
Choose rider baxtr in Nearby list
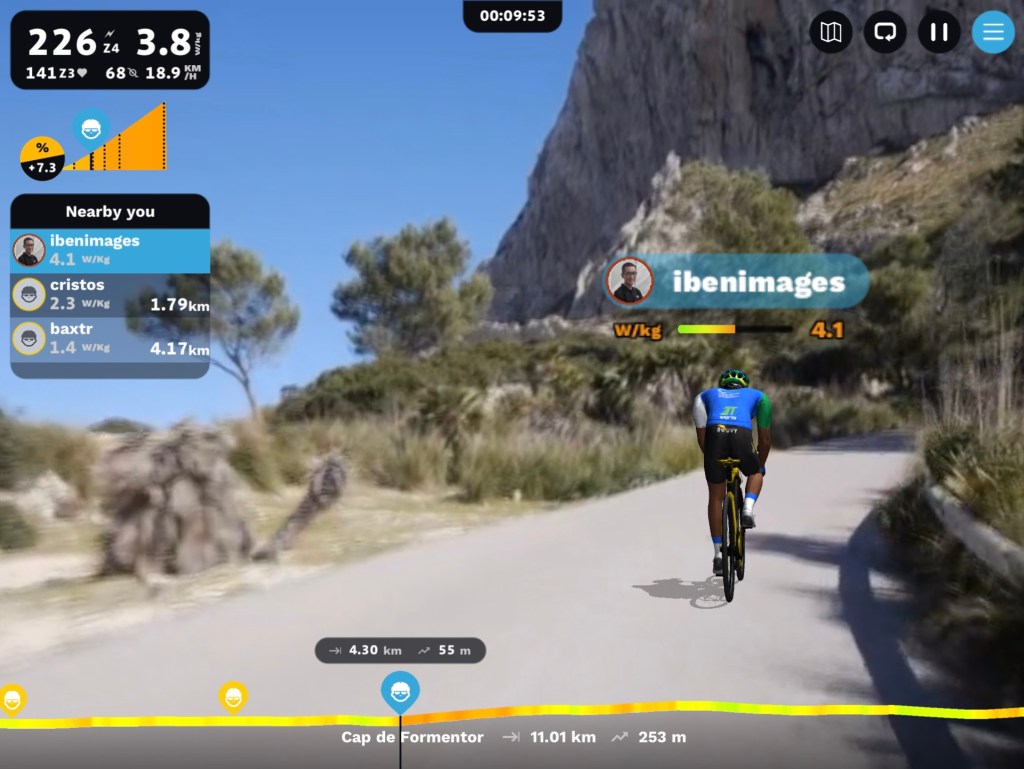tap(110, 338)
